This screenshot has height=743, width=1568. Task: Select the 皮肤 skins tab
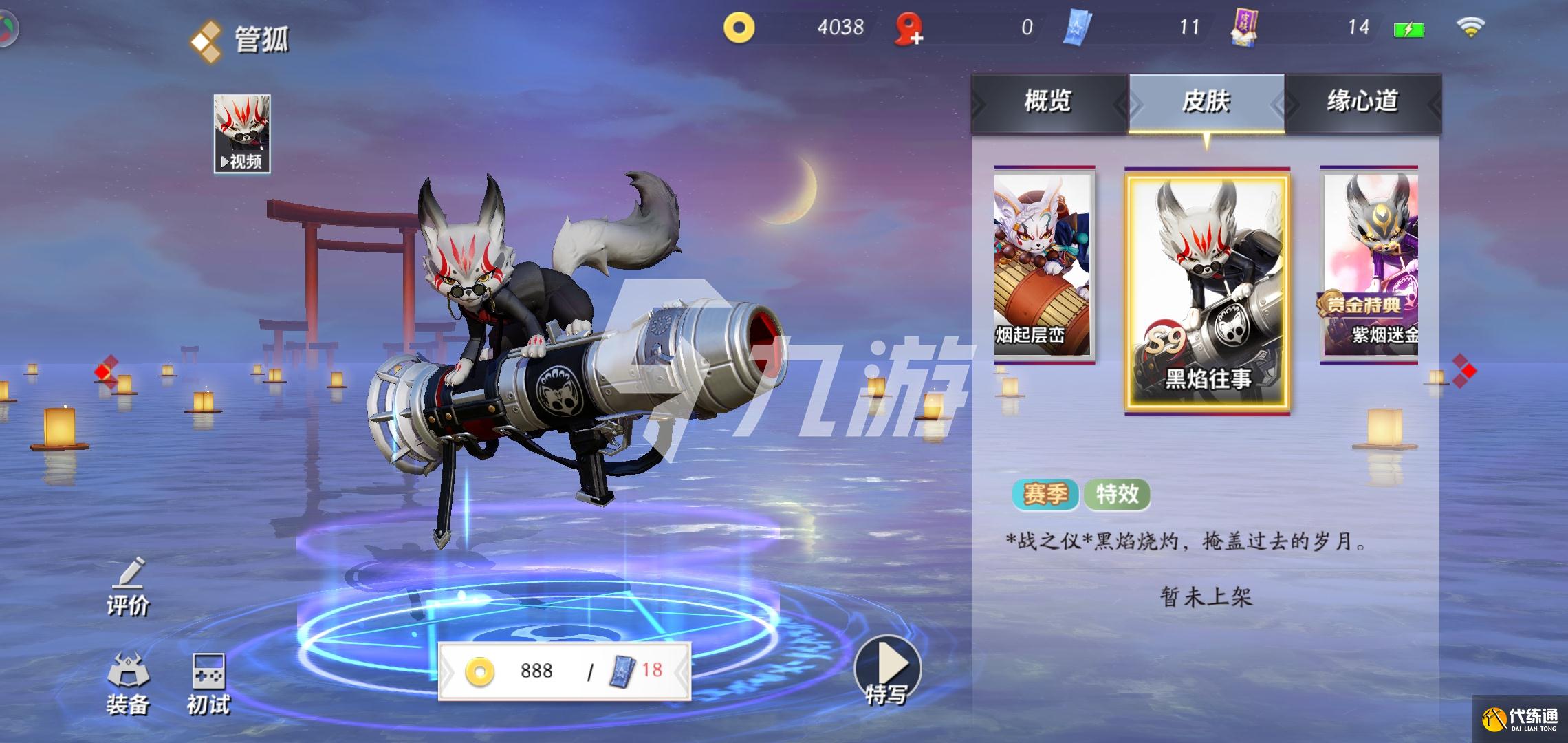pos(1206,103)
